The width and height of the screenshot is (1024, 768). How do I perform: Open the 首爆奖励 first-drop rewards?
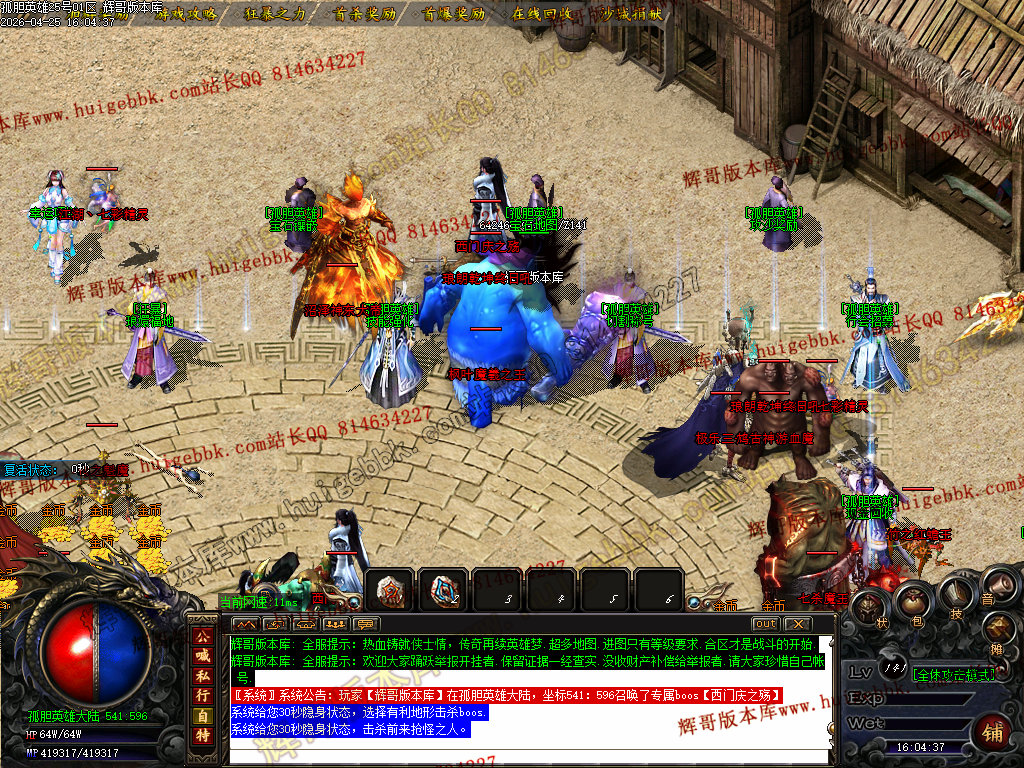tap(453, 14)
